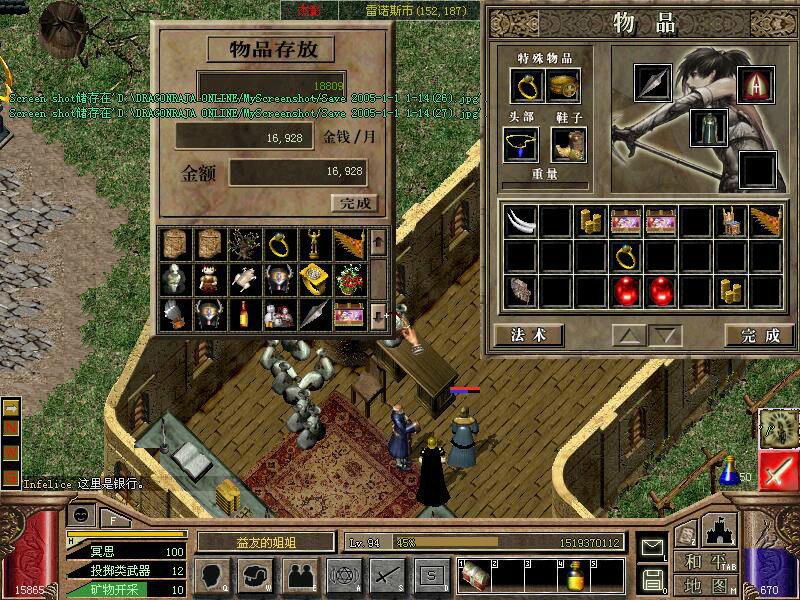Pick the red flower bouquet in storage
800x600 pixels.
(348, 279)
